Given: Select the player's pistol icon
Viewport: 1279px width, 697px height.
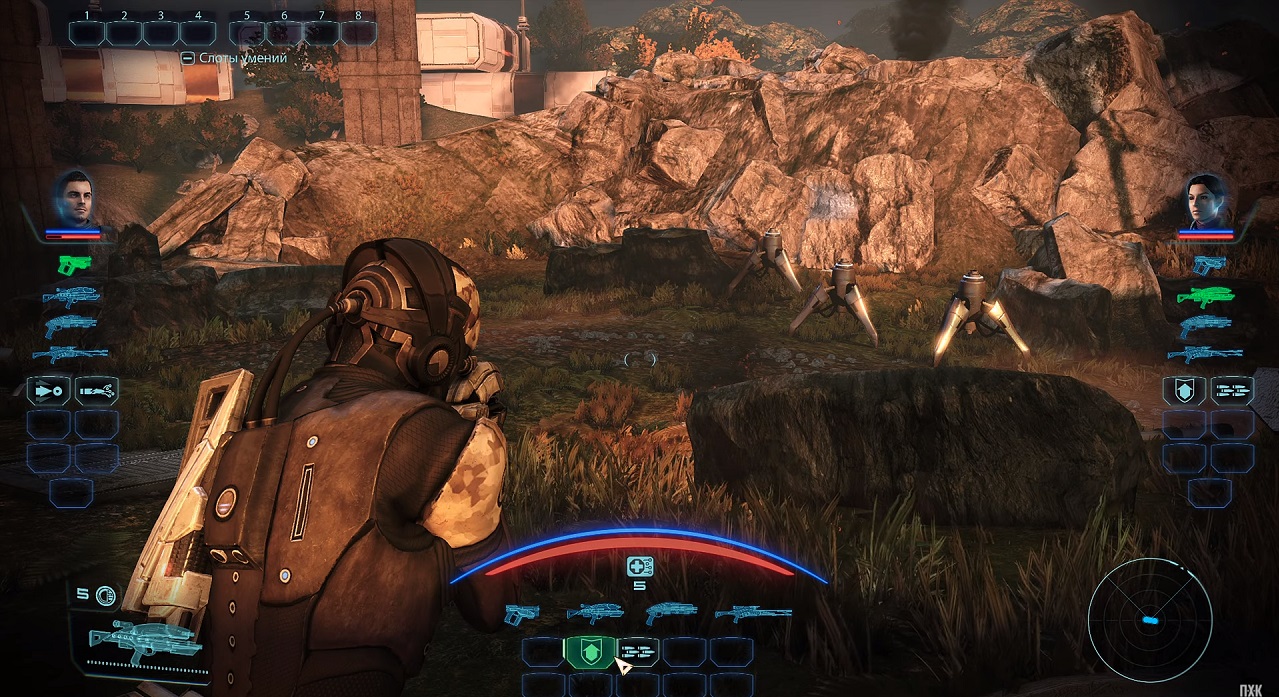Looking at the screenshot, I should [x=521, y=612].
